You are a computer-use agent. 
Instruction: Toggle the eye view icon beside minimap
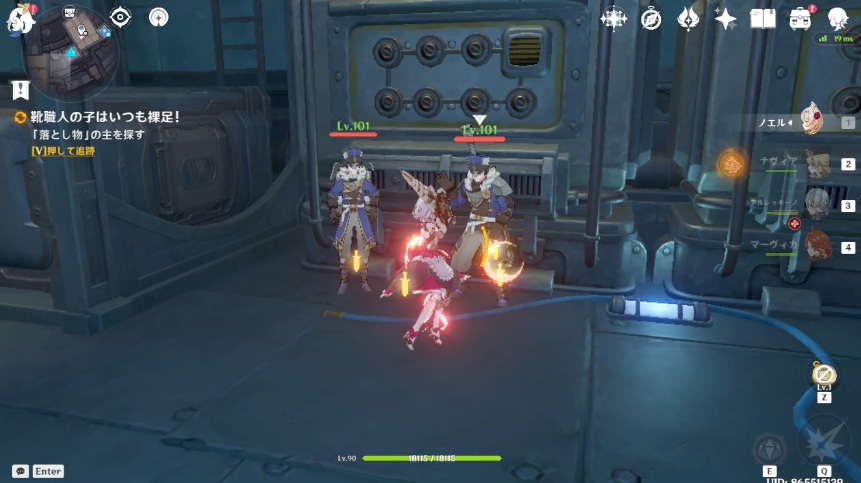point(120,17)
